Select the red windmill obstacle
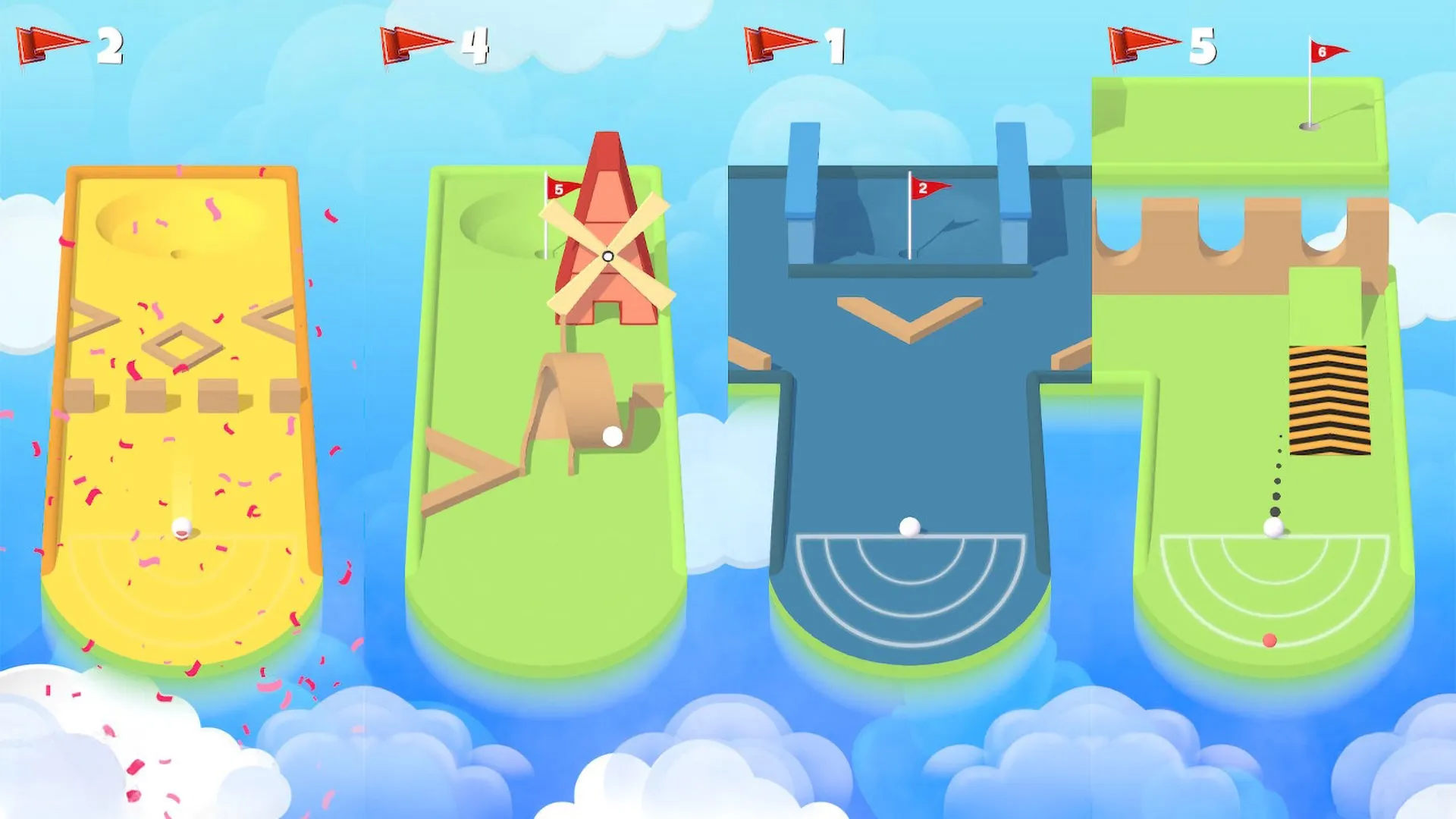Image resolution: width=1456 pixels, height=819 pixels. (x=607, y=227)
